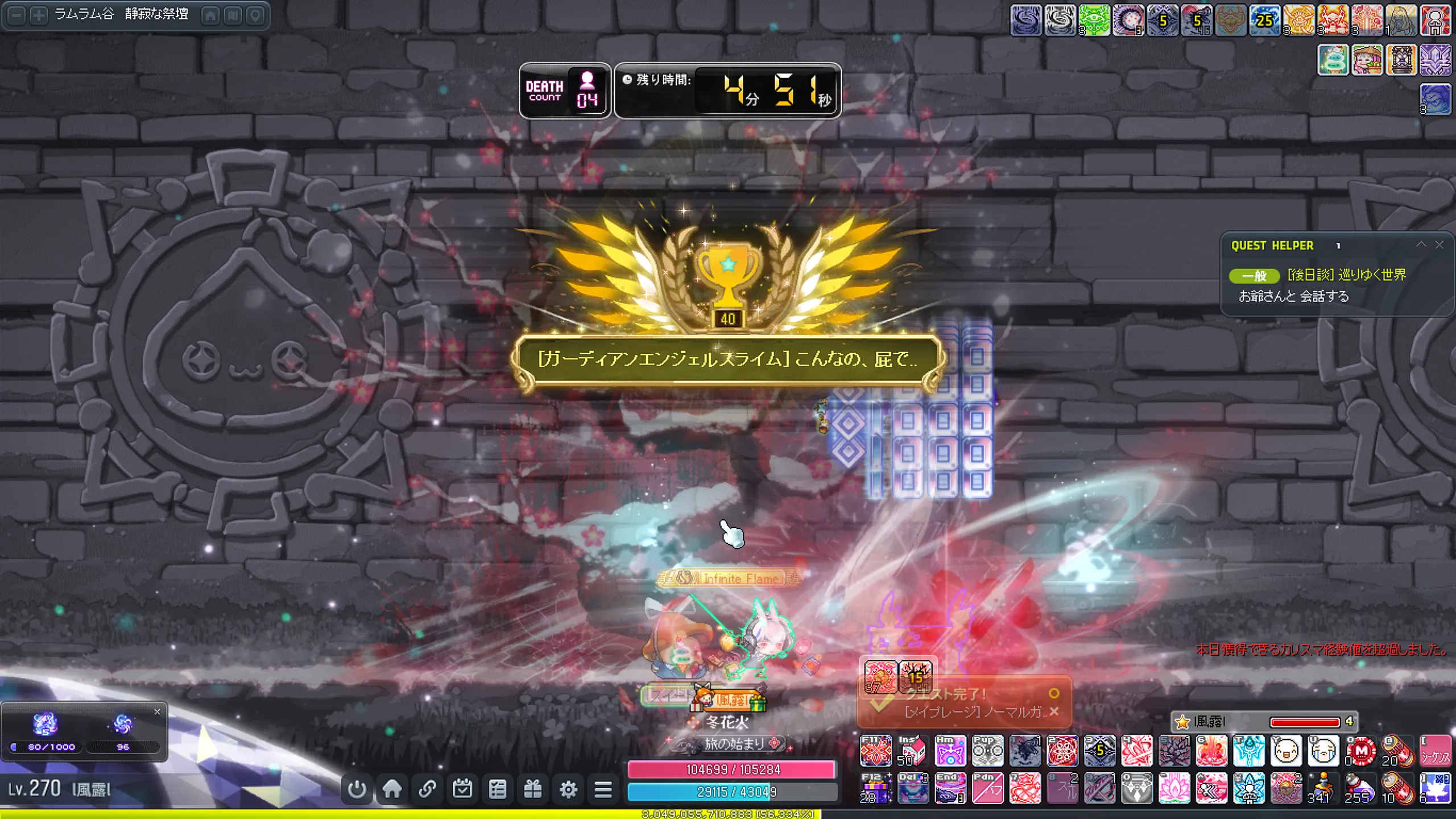Click the power icon button

357,789
